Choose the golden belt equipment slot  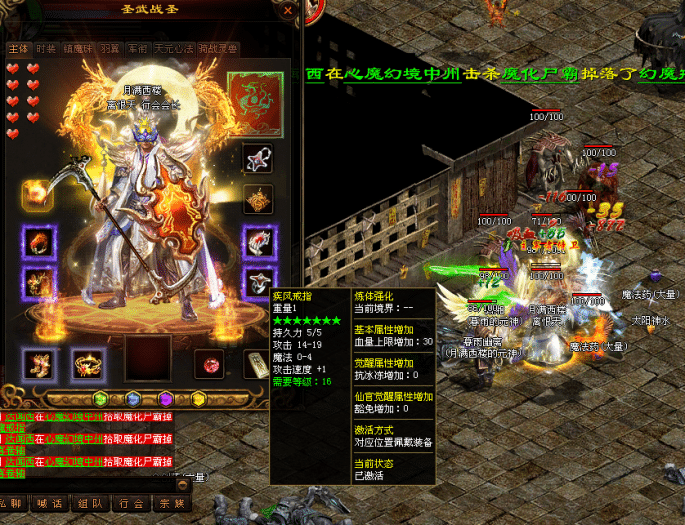pyautogui.click(x=87, y=363)
